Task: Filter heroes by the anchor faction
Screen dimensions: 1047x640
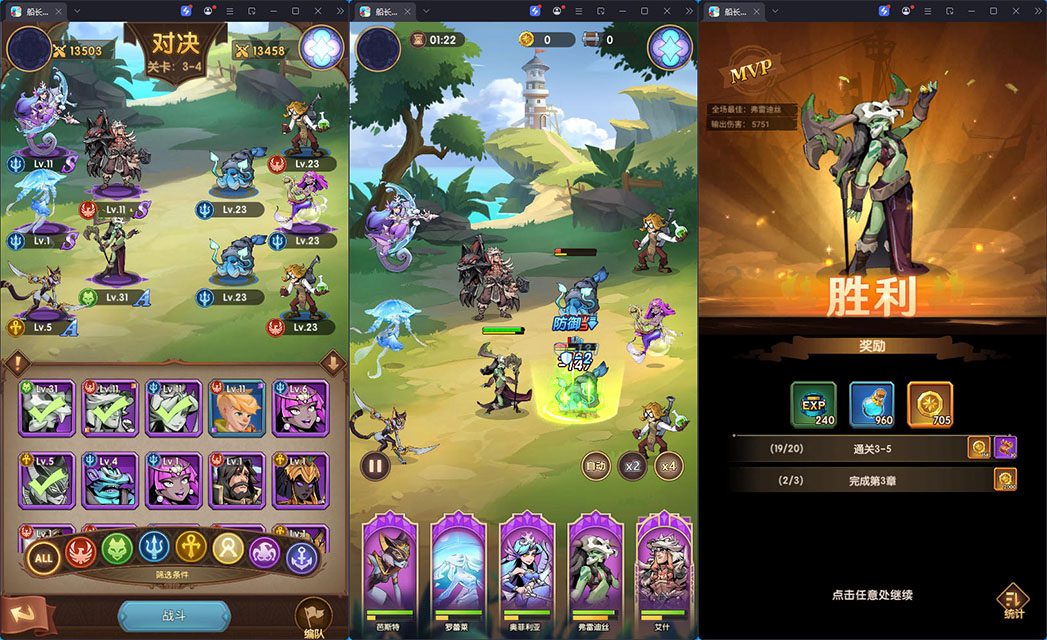Action: [x=300, y=557]
